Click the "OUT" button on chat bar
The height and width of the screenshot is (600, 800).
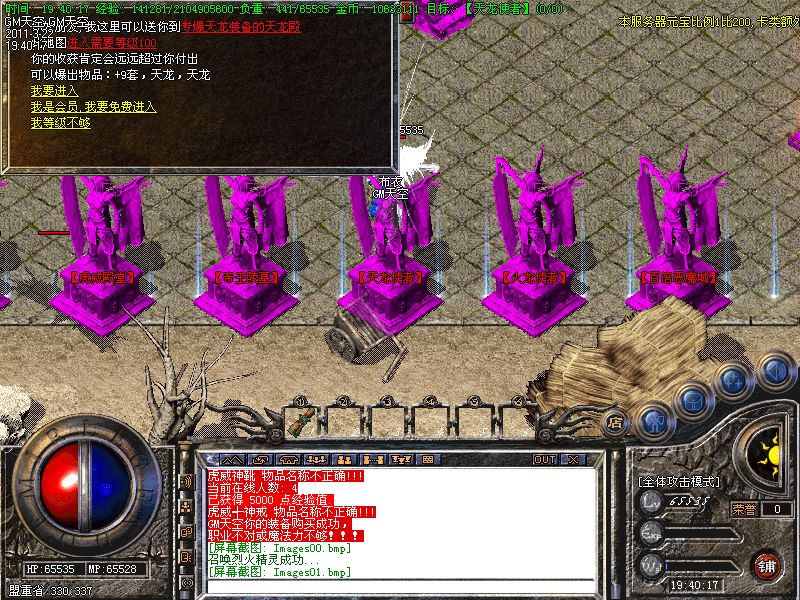tap(544, 460)
